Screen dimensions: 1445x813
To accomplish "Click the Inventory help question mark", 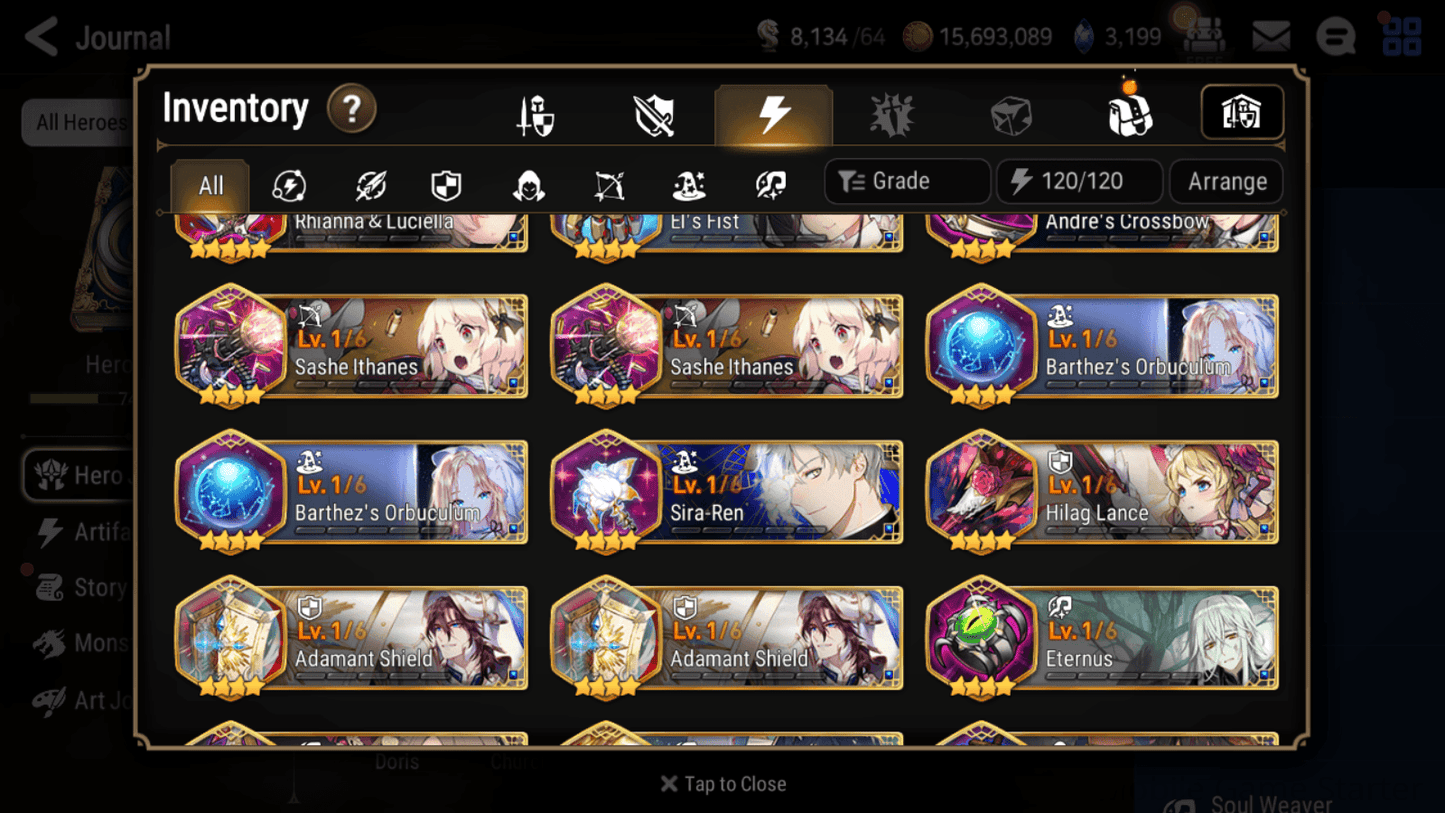I will point(352,110).
